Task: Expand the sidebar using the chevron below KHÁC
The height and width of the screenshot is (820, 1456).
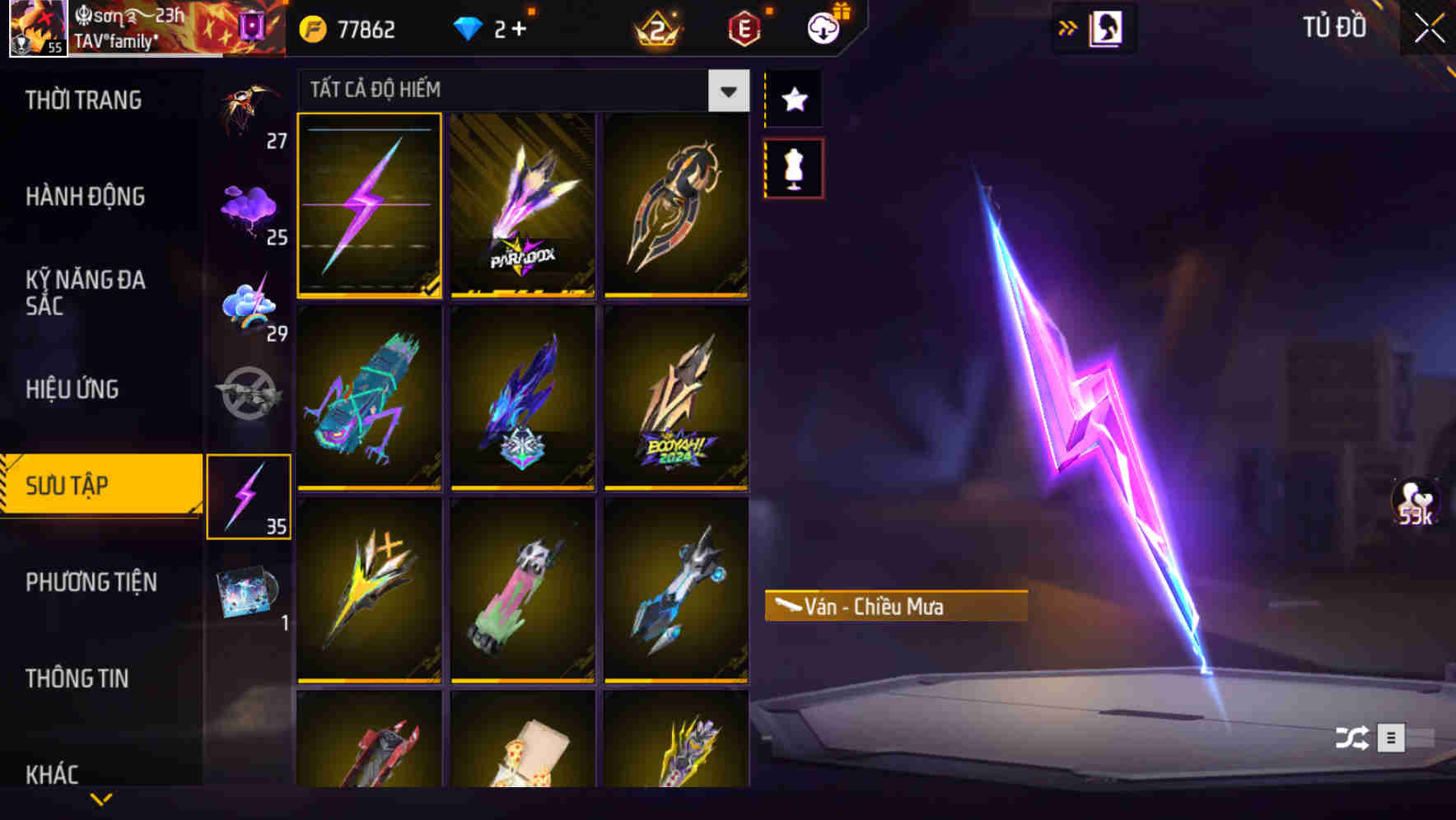Action: click(x=100, y=797)
